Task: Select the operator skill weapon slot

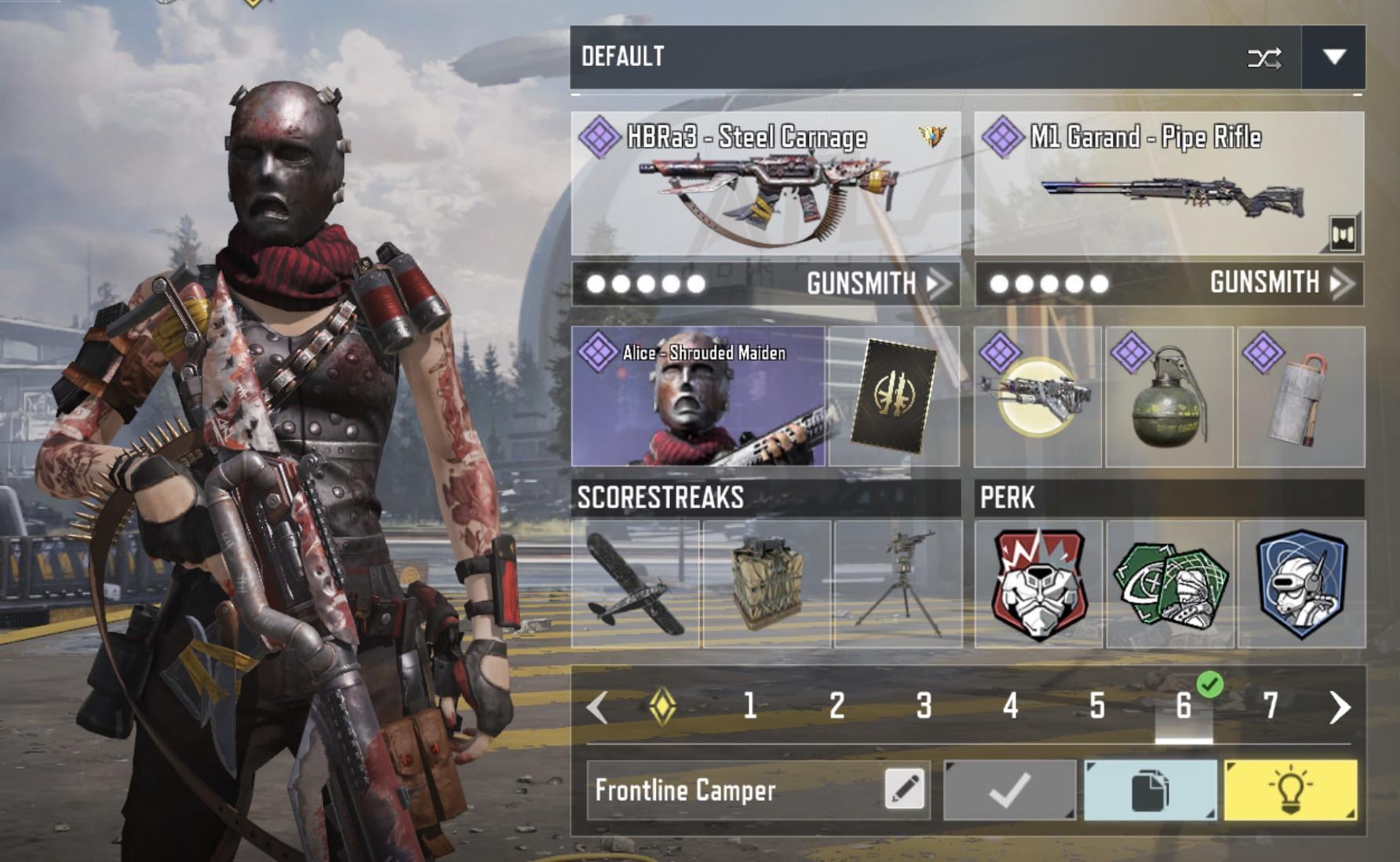Action: (1037, 397)
